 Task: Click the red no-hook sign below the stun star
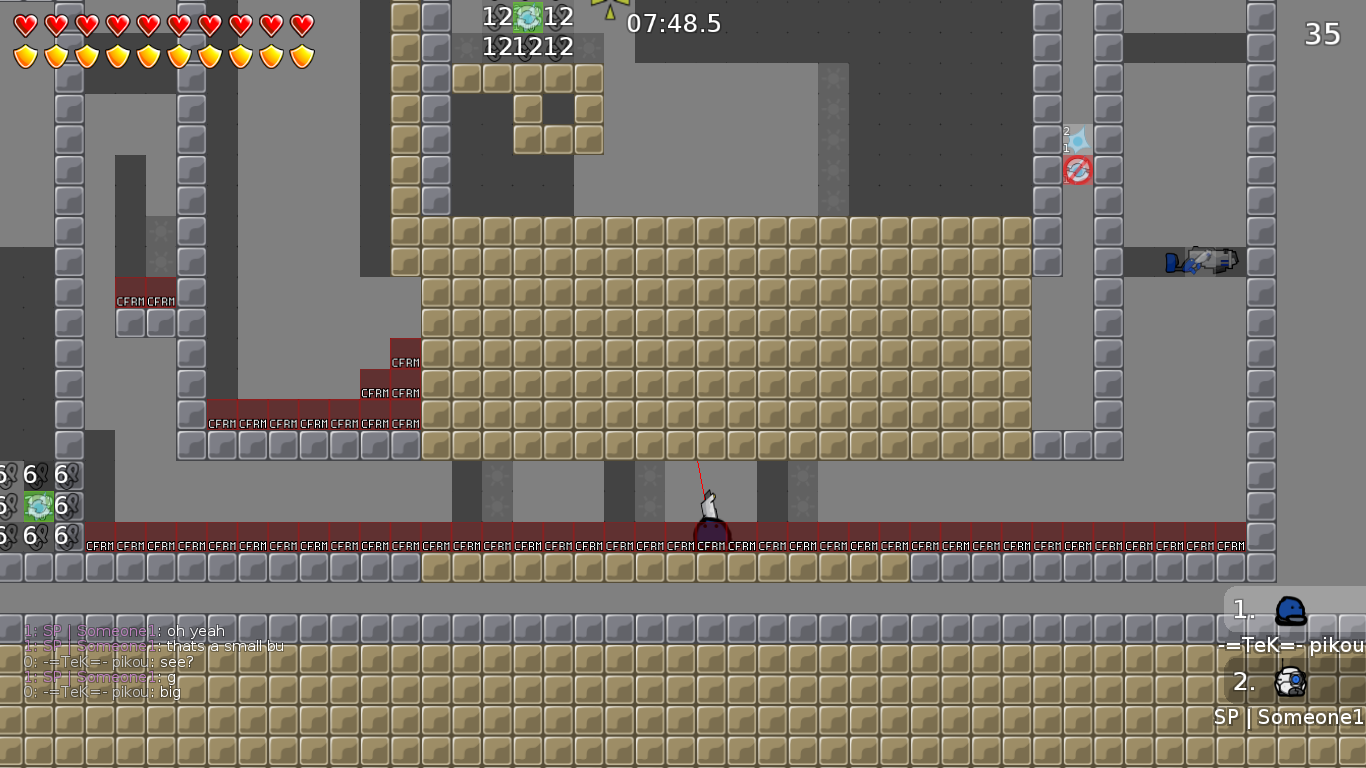pos(1078,170)
